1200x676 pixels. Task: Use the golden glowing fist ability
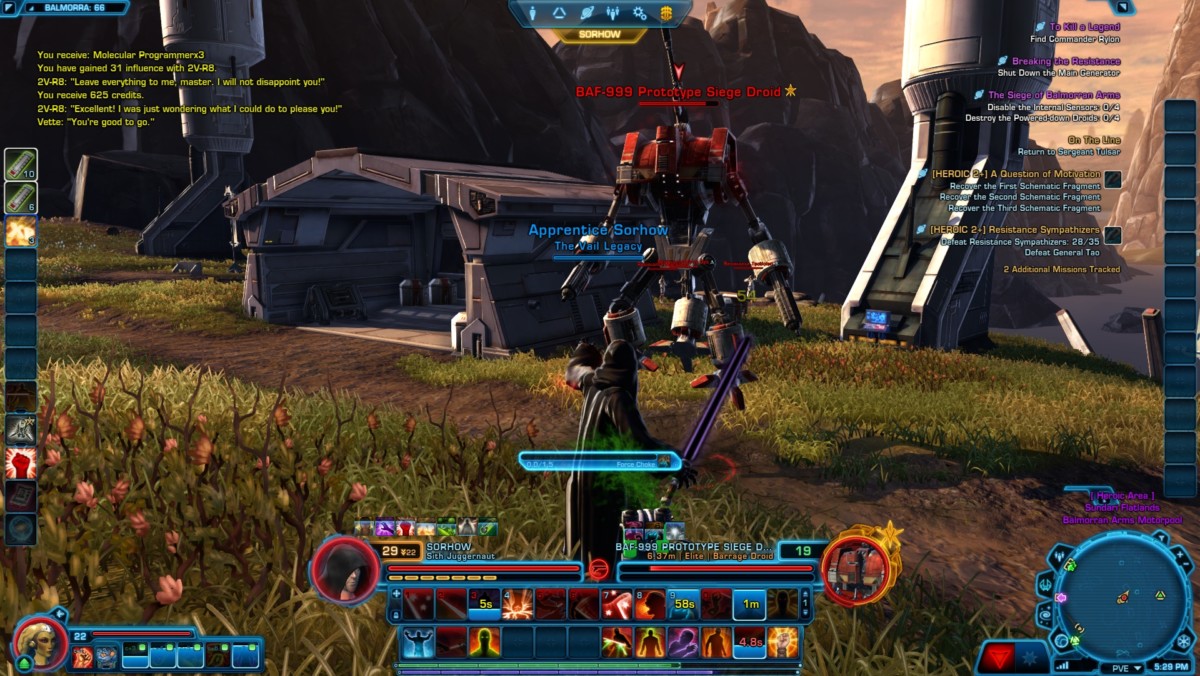[x=782, y=641]
